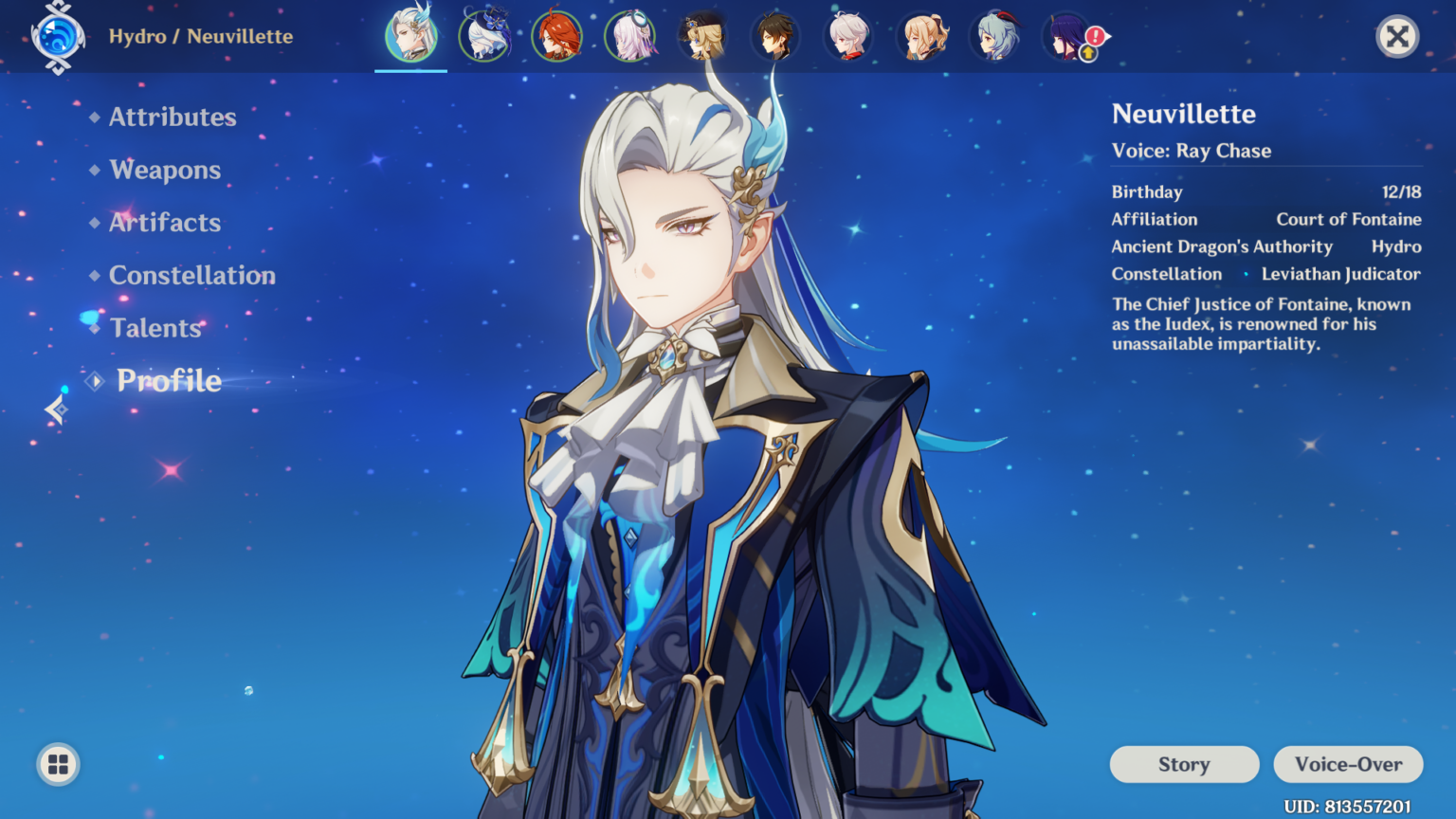Switch to Furina's white-haired, blue-hat portrait
The height and width of the screenshot is (819, 1456).
(x=484, y=36)
